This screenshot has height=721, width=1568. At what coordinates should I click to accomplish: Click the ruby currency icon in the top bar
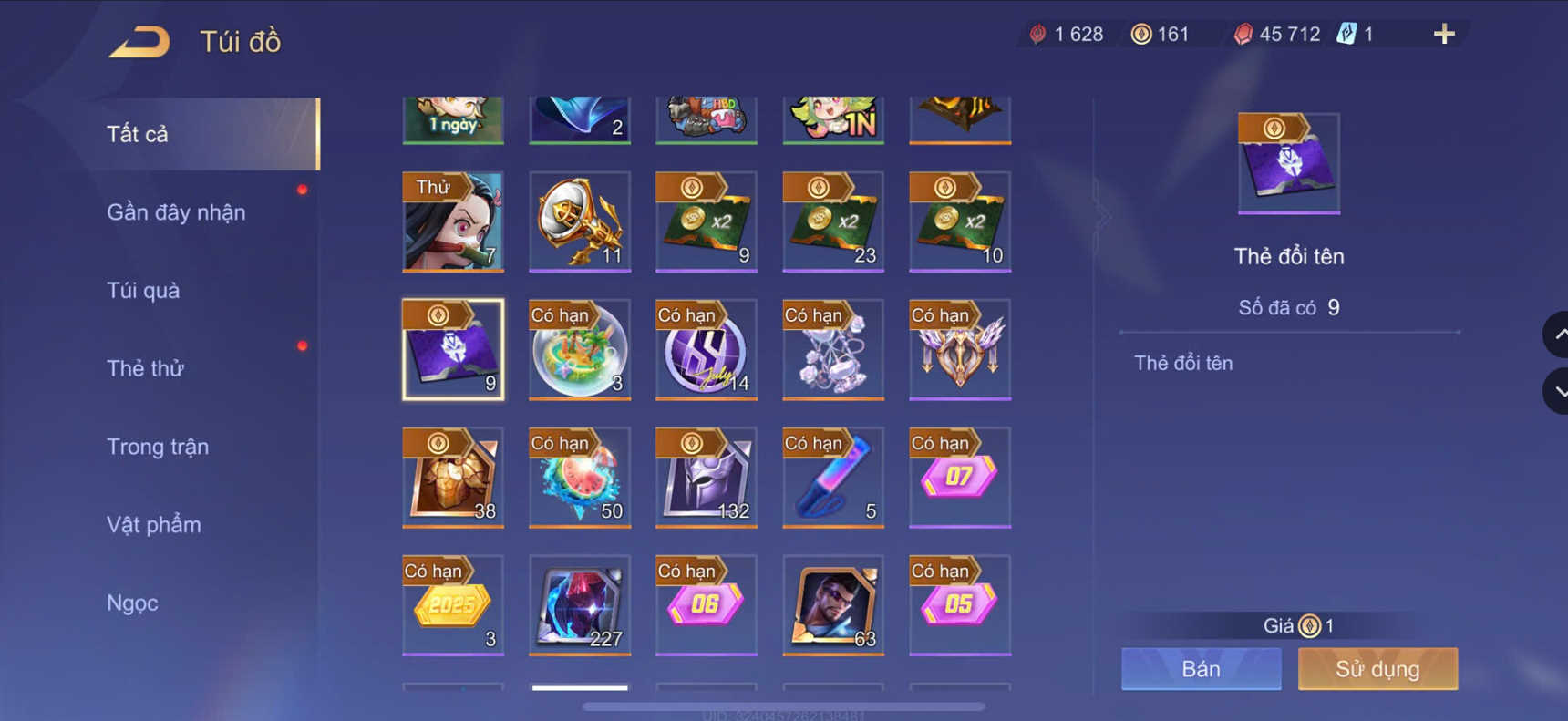point(1245,34)
